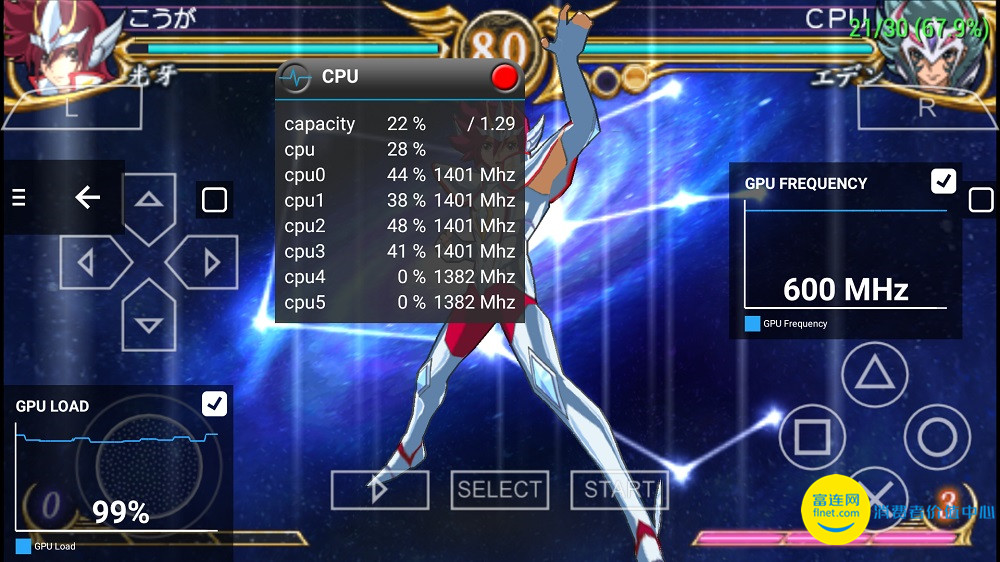Tap the START button
1000x562 pixels.
click(x=618, y=489)
